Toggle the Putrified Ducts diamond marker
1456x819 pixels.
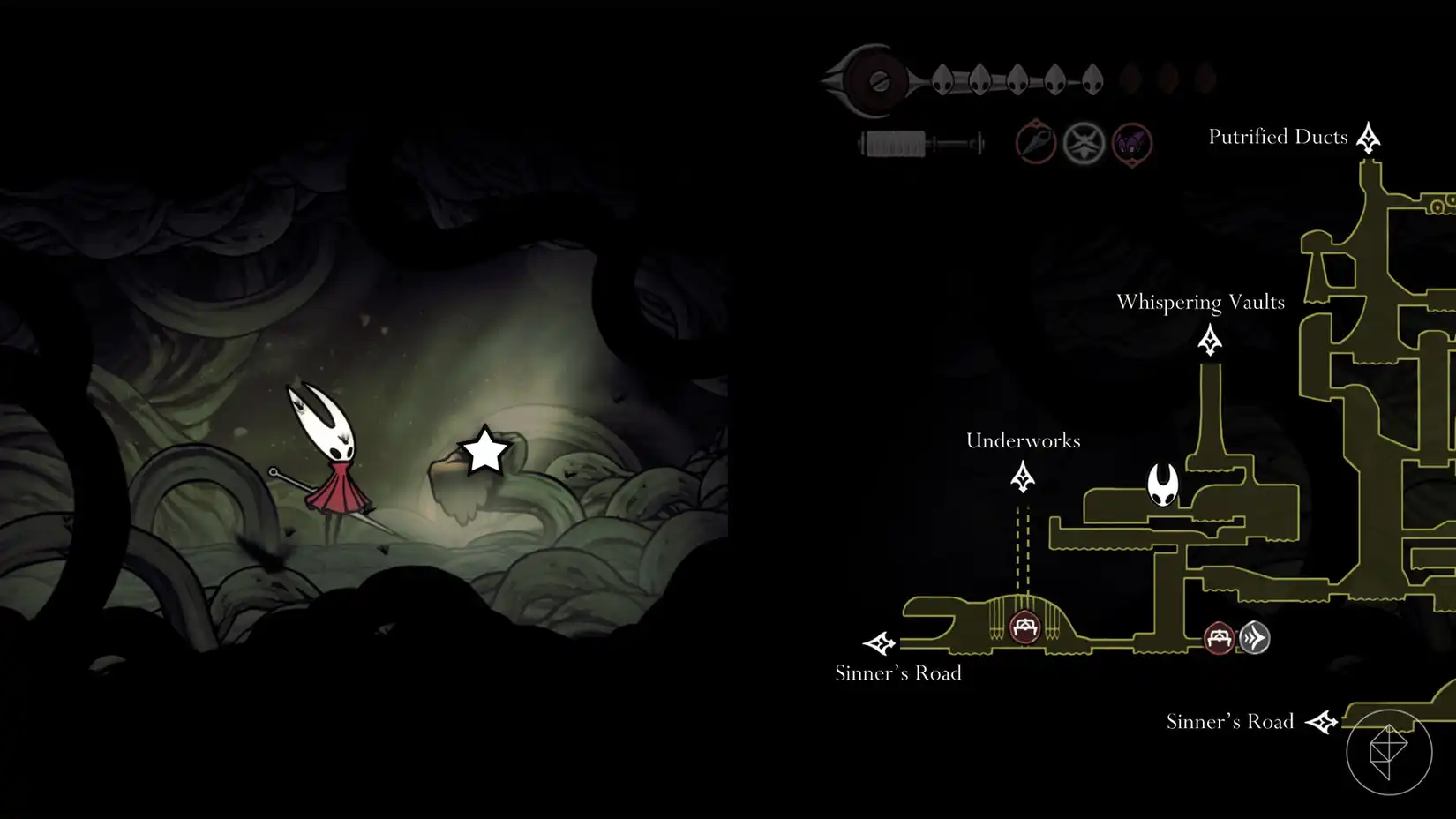1368,138
